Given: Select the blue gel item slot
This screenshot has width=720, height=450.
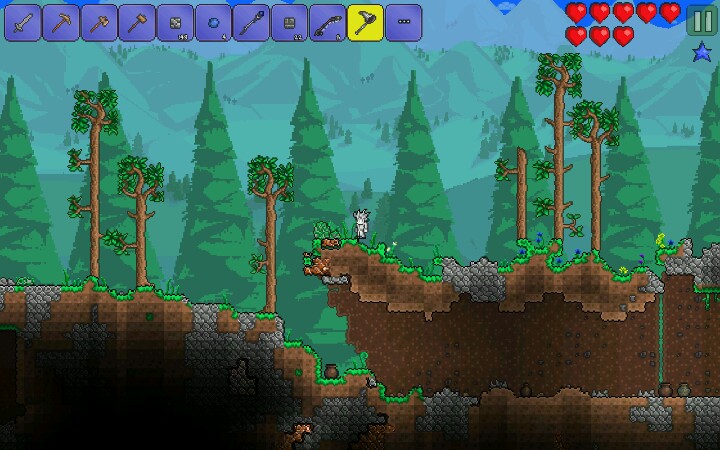Looking at the screenshot, I should coord(212,21).
